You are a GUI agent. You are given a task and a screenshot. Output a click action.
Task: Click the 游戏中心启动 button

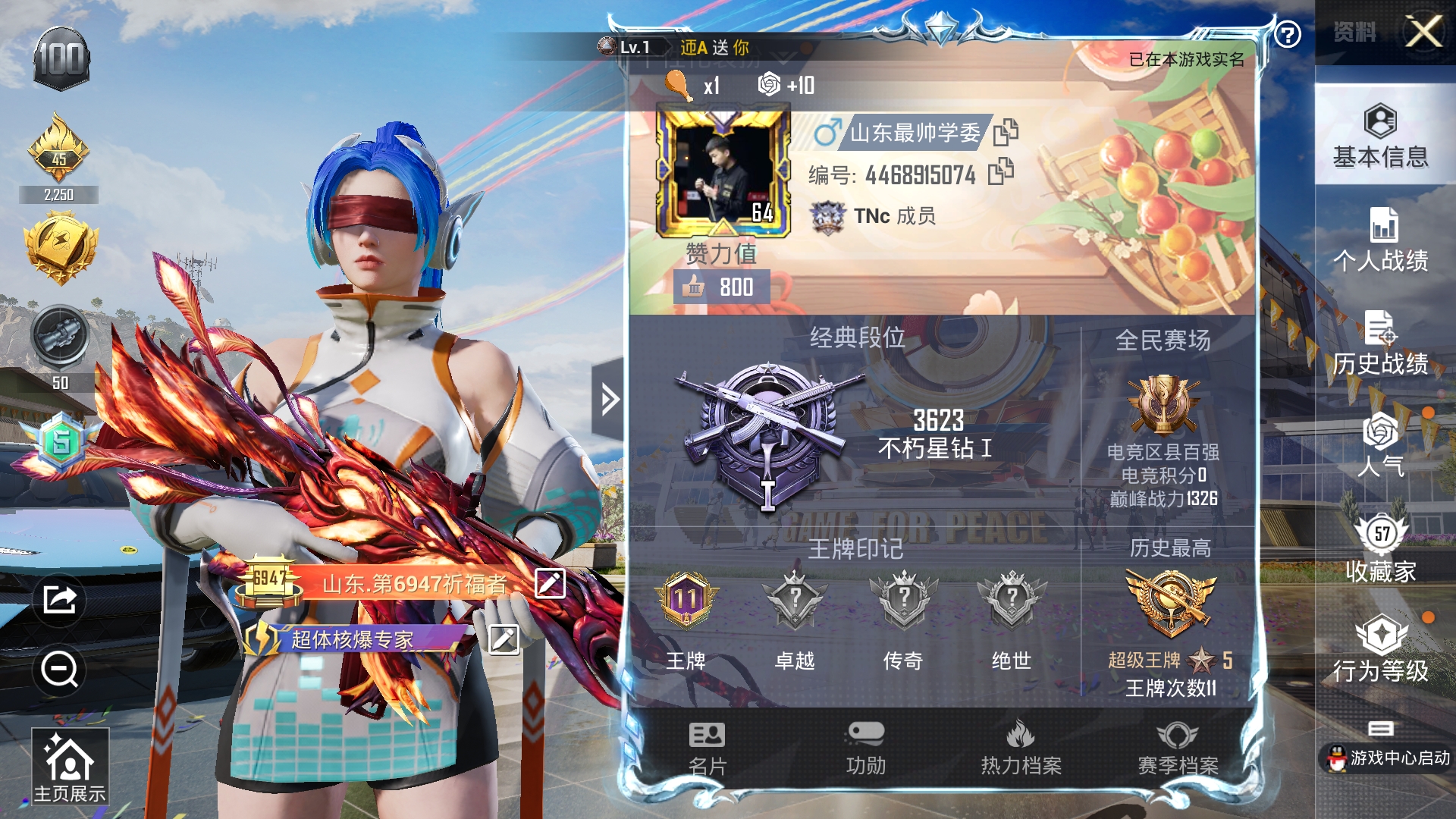1389,757
